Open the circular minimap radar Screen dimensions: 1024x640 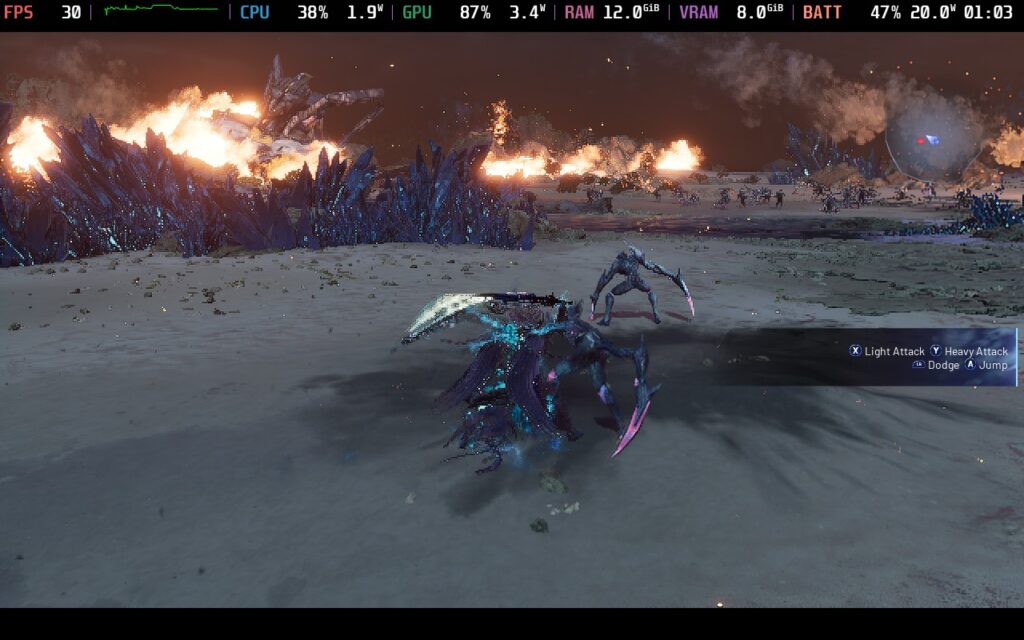(934, 139)
